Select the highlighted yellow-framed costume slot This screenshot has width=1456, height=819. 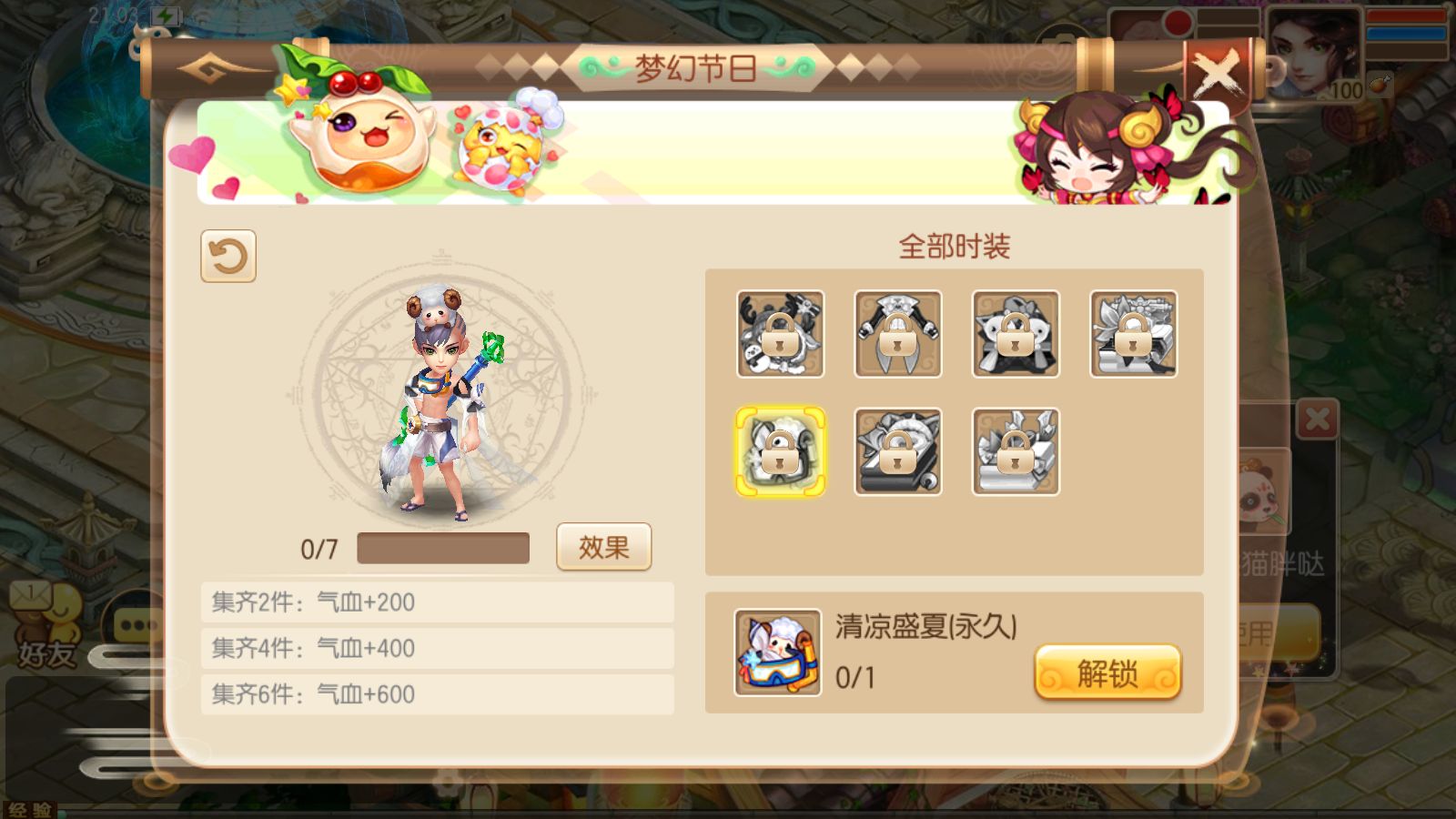pyautogui.click(x=781, y=452)
